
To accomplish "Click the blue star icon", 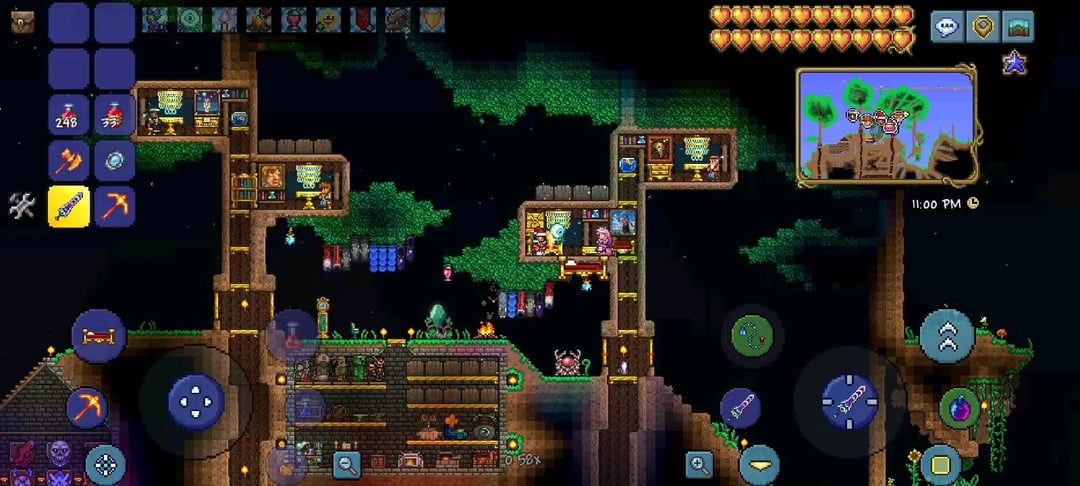I will (x=1014, y=64).
